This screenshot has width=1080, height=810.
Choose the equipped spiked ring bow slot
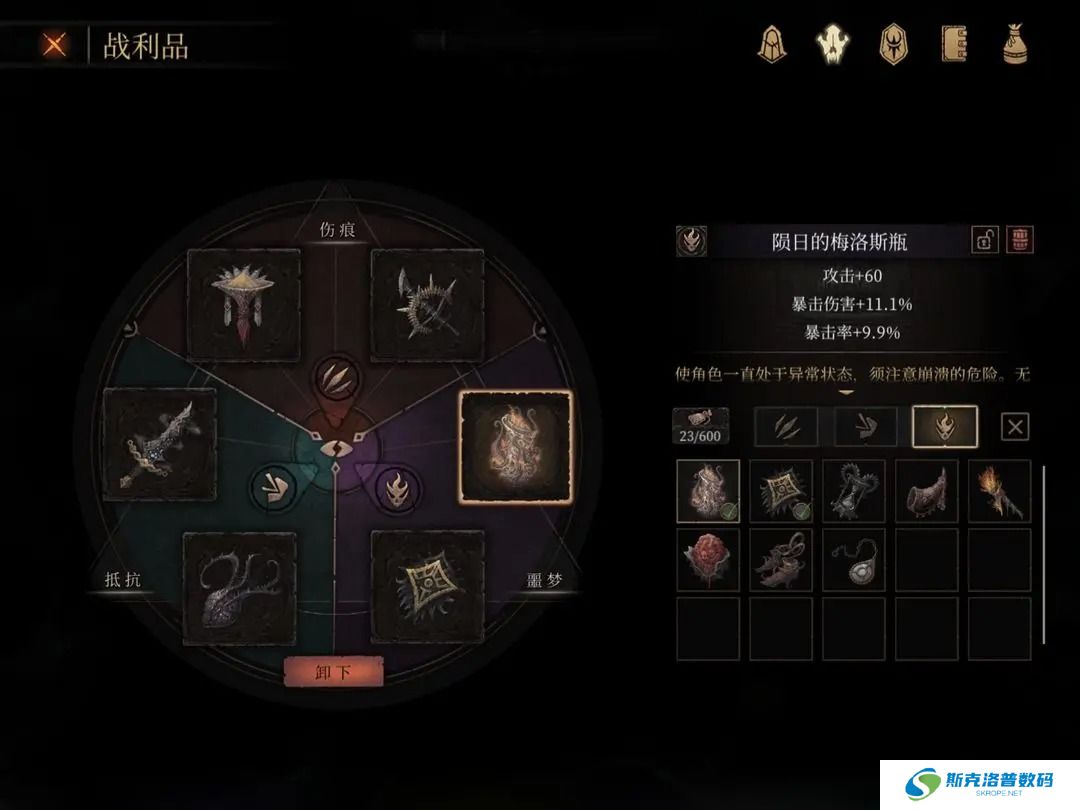pyautogui.click(x=427, y=305)
